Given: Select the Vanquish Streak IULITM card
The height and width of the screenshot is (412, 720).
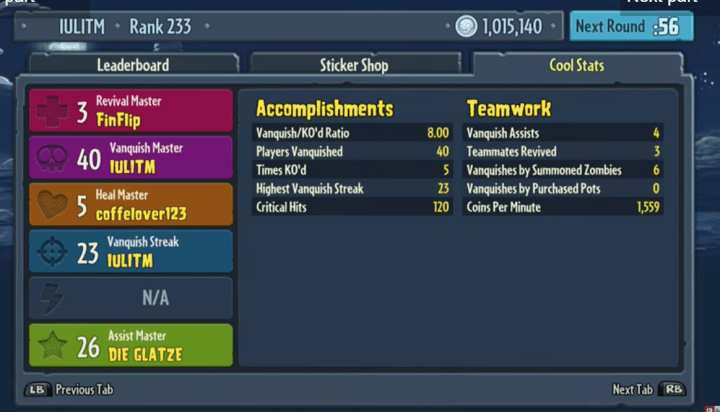Looking at the screenshot, I should [x=131, y=251].
